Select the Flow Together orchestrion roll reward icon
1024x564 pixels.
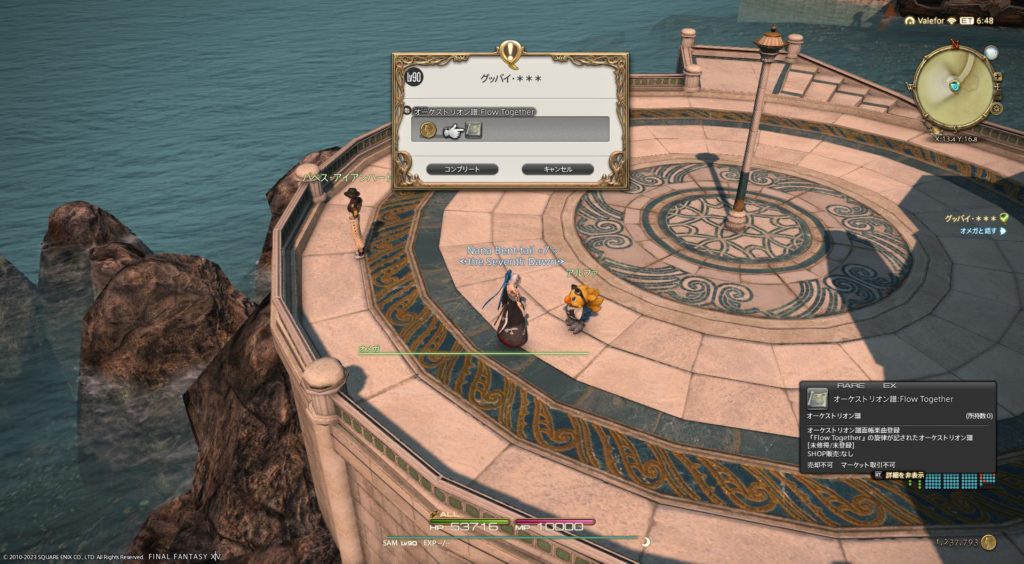click(474, 130)
